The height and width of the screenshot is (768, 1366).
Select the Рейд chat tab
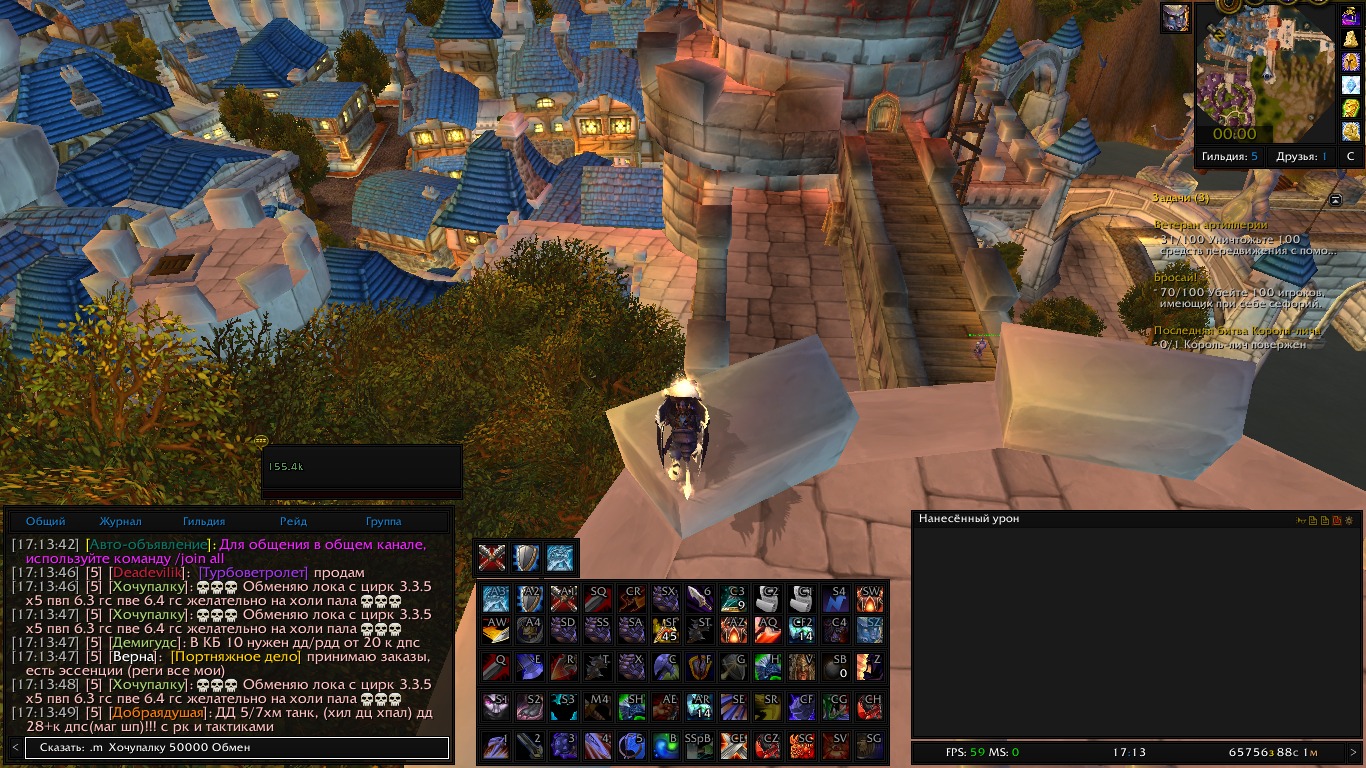293,521
